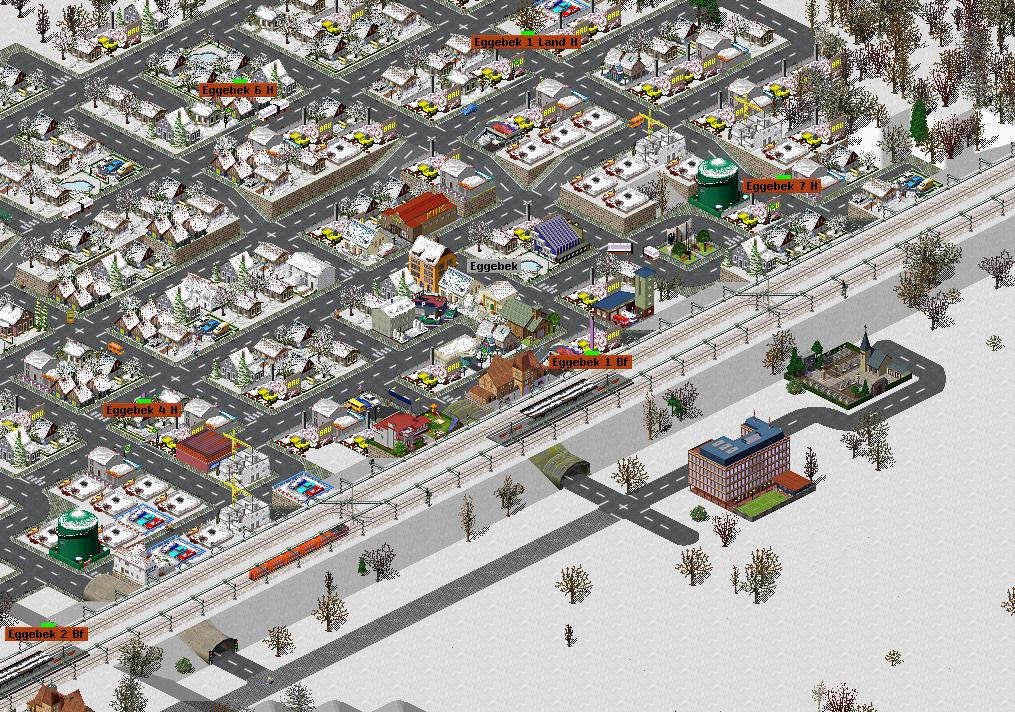Open the Eggebek 2 Bf station label
The image size is (1015, 712).
point(47,634)
